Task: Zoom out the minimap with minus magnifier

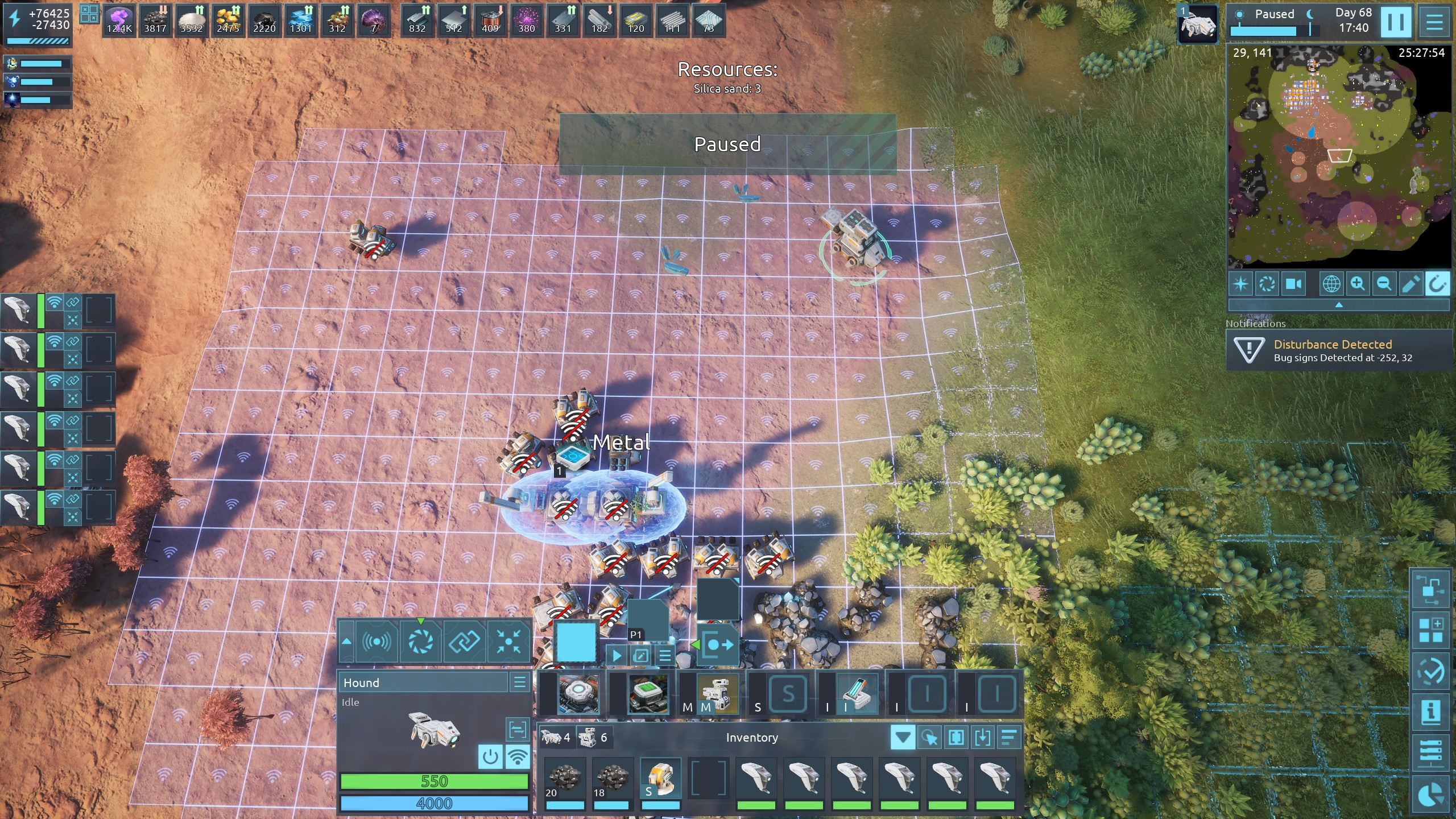Action: pyautogui.click(x=1384, y=284)
